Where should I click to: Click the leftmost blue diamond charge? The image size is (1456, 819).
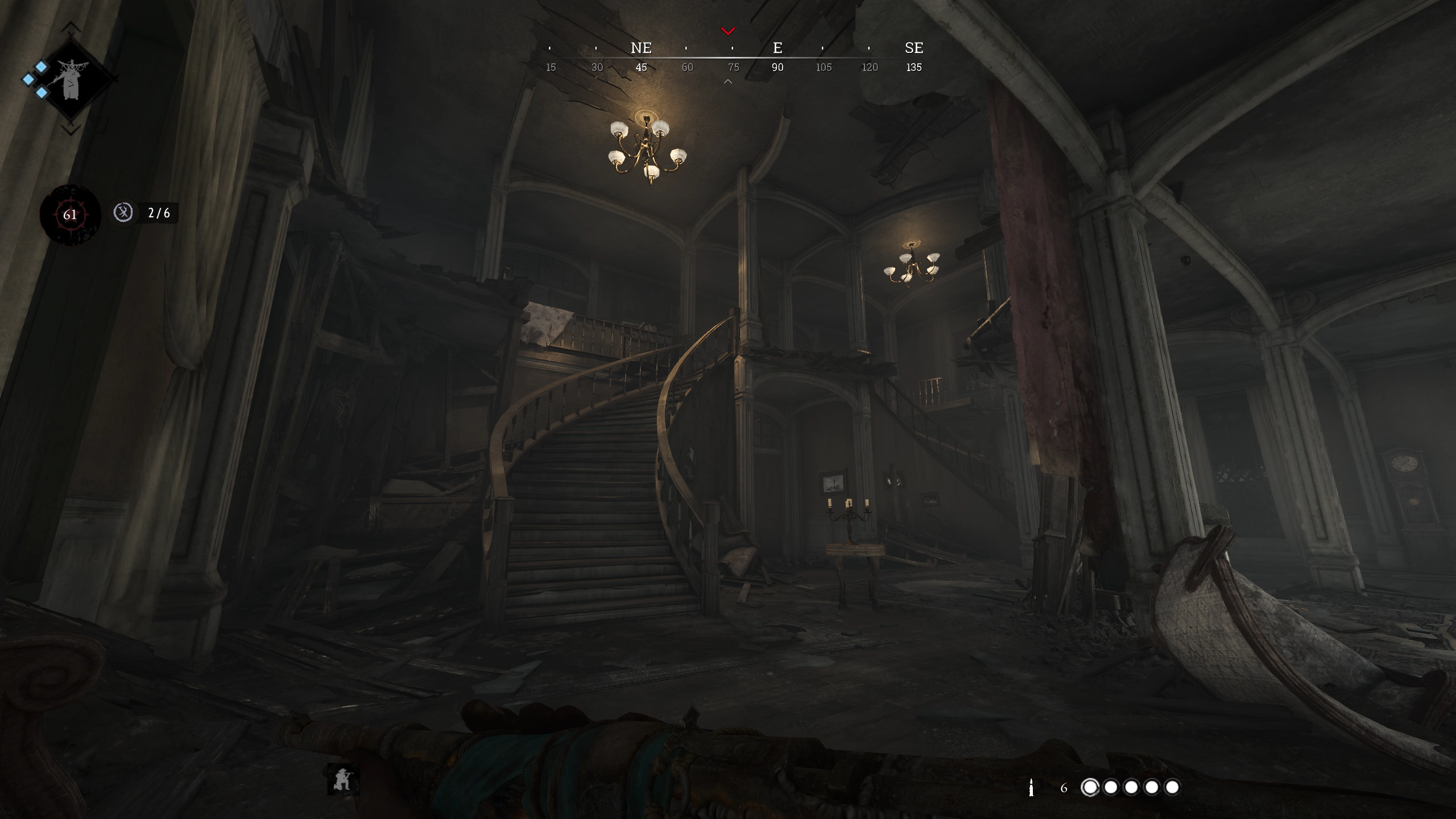pos(28,80)
